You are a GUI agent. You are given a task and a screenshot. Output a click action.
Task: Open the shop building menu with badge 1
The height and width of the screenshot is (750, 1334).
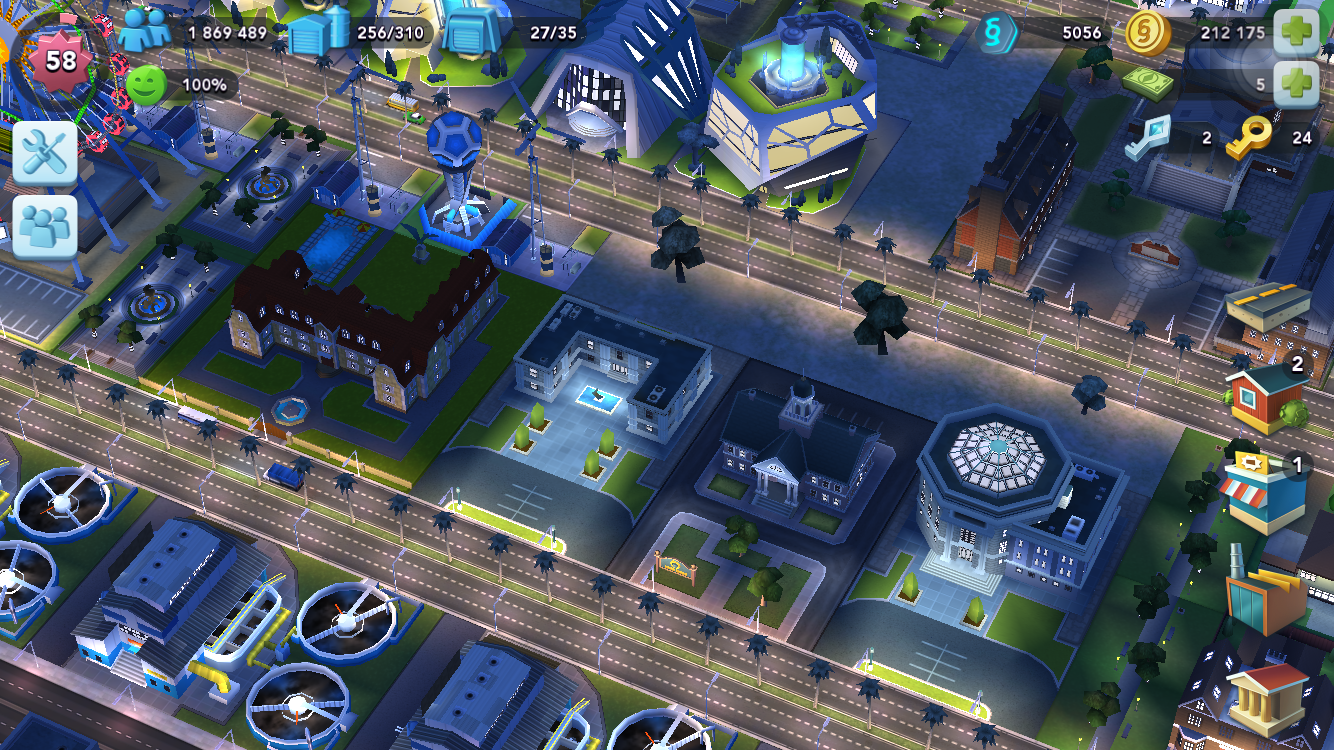[1266, 490]
